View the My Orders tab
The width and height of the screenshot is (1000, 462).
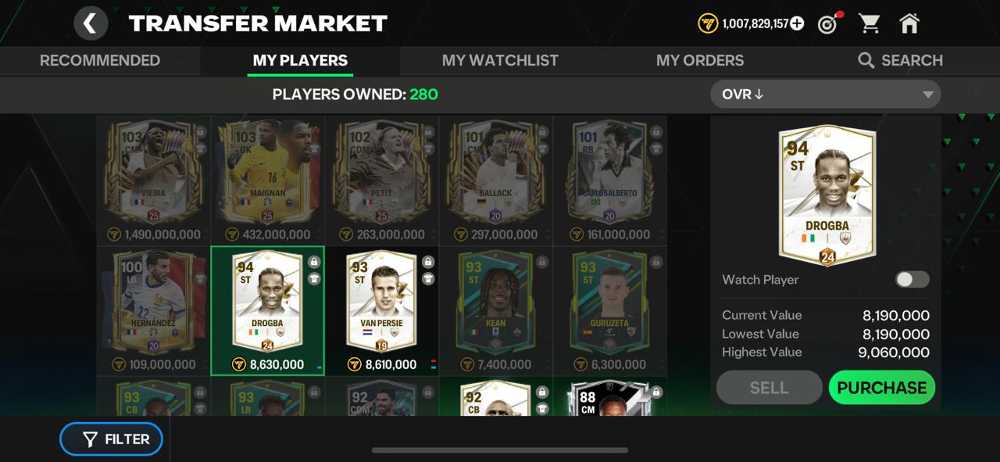[700, 60]
